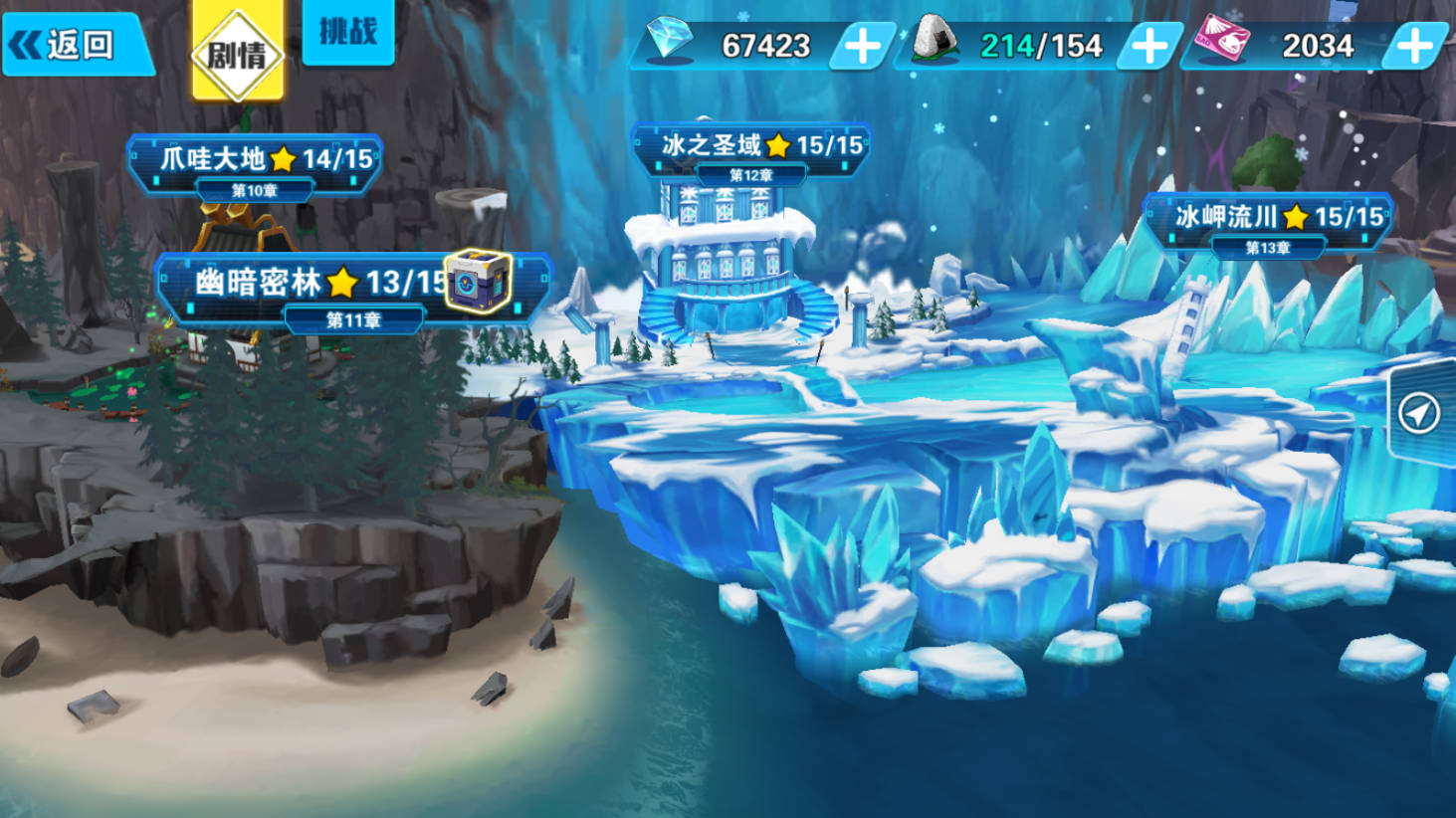Switch to the 剧情 story tab
The height and width of the screenshot is (818, 1456).
pyautogui.click(x=237, y=52)
